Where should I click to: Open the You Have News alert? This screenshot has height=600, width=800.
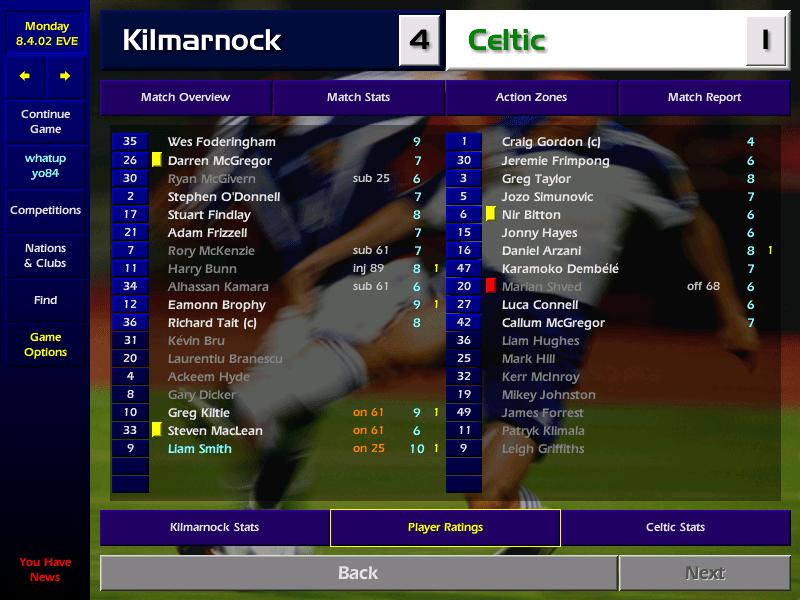(45, 570)
